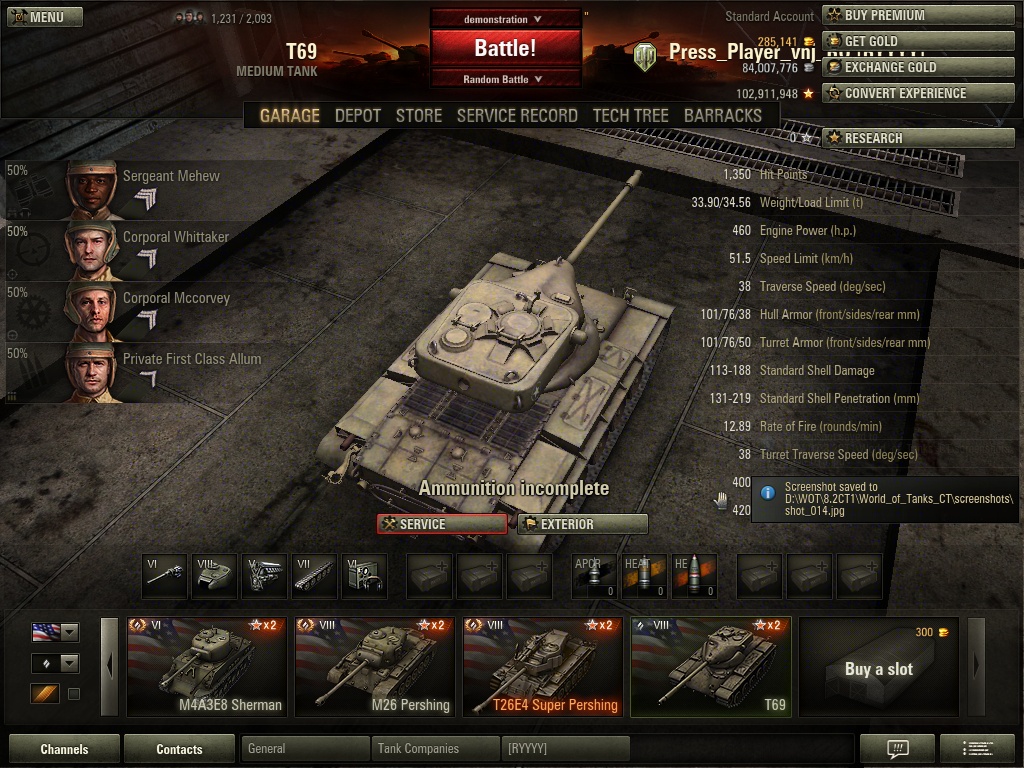Select the M4A3E8 Sherman tank
The height and width of the screenshot is (768, 1024).
coord(207,666)
